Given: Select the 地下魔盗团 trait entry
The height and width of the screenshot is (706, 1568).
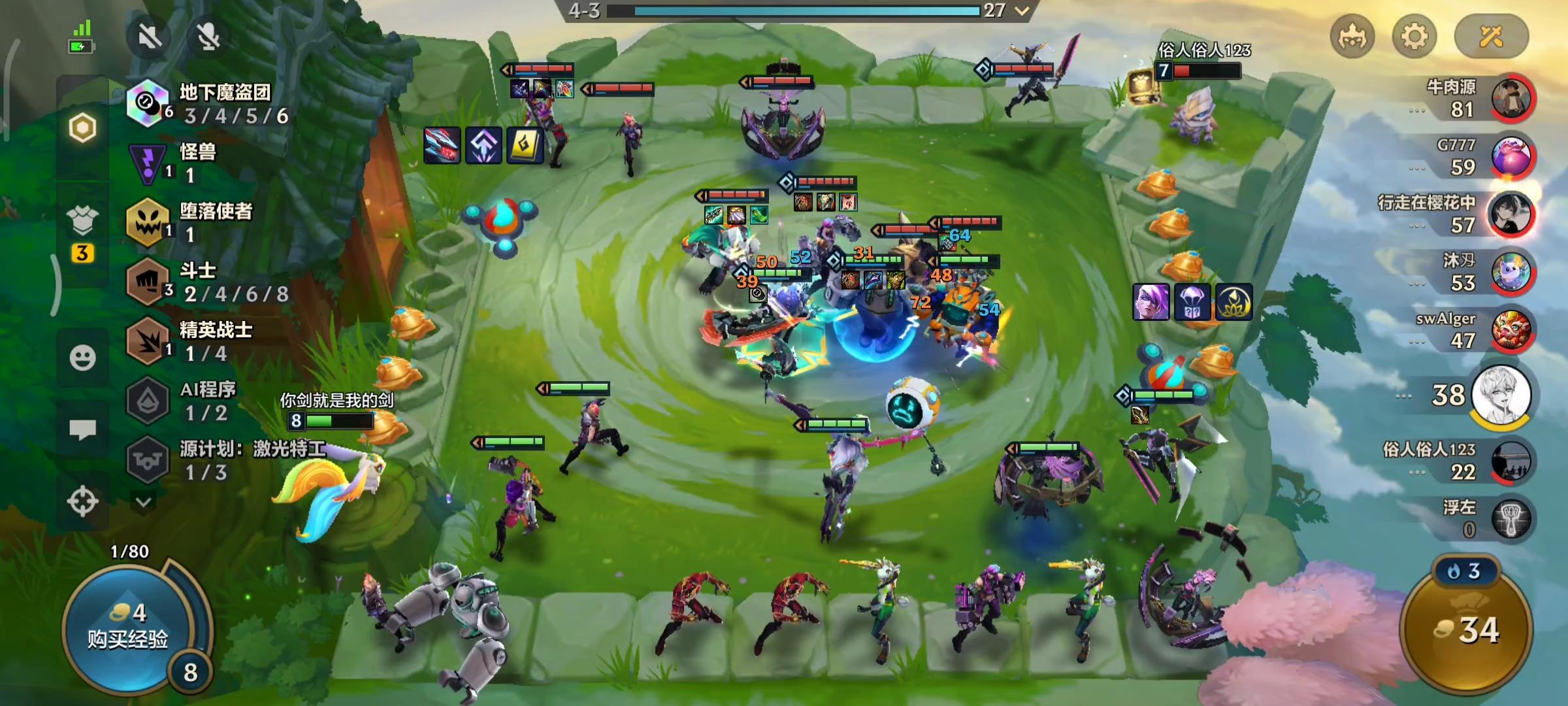Looking at the screenshot, I should click(209, 105).
